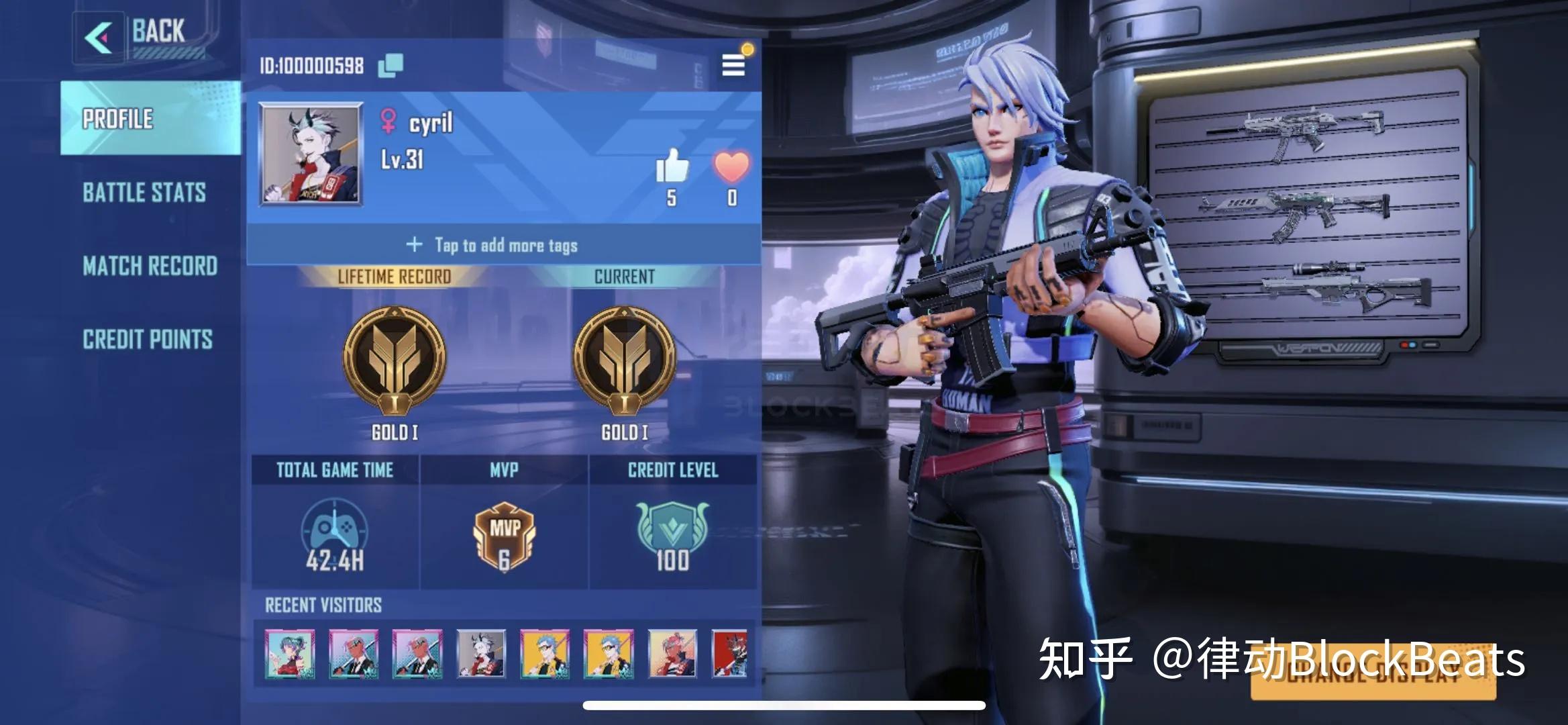
Task: Open the Match Record section
Action: point(149,268)
